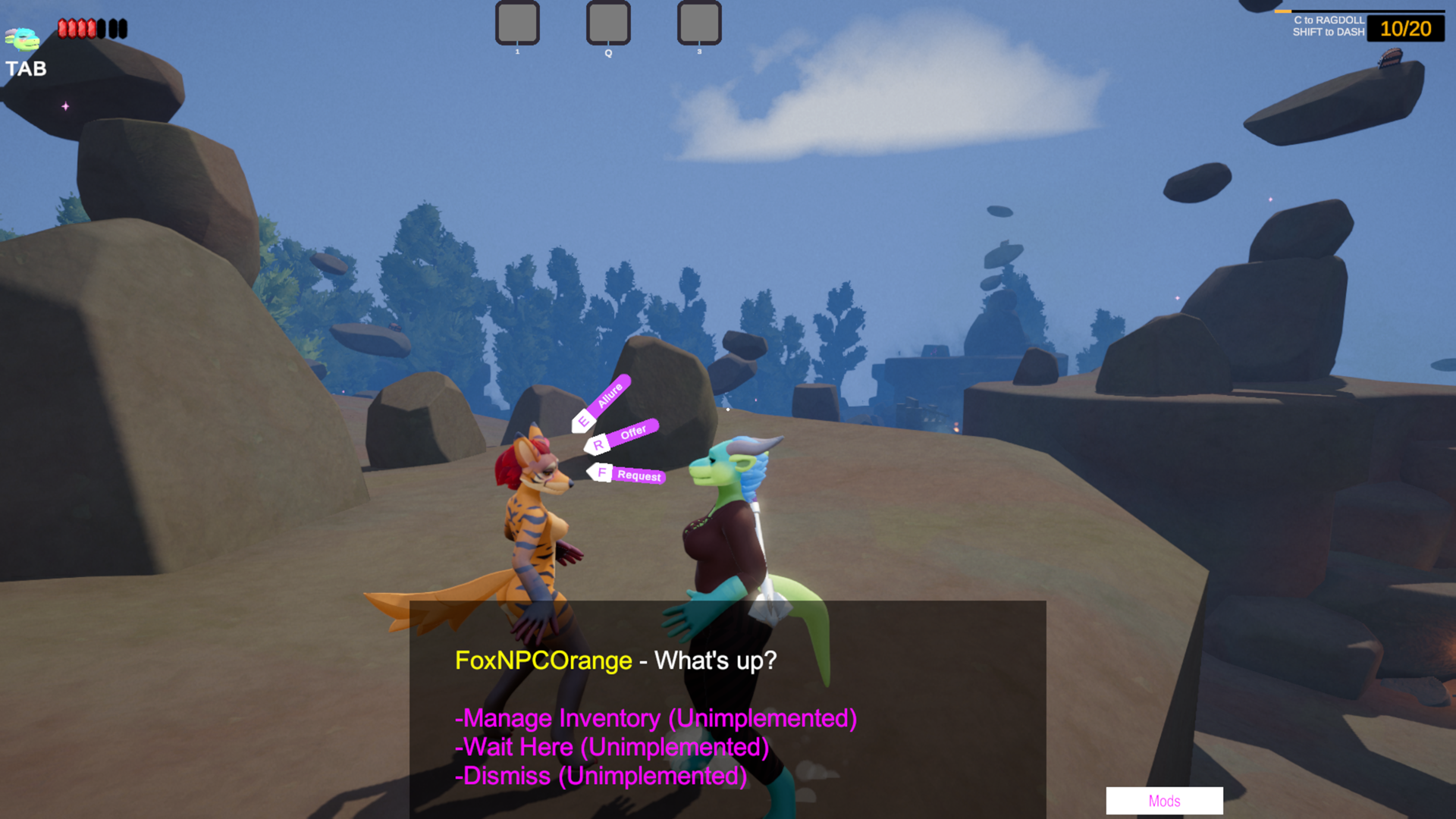Expand the Manage Inventory dialogue option
The height and width of the screenshot is (819, 1456).
pos(656,718)
